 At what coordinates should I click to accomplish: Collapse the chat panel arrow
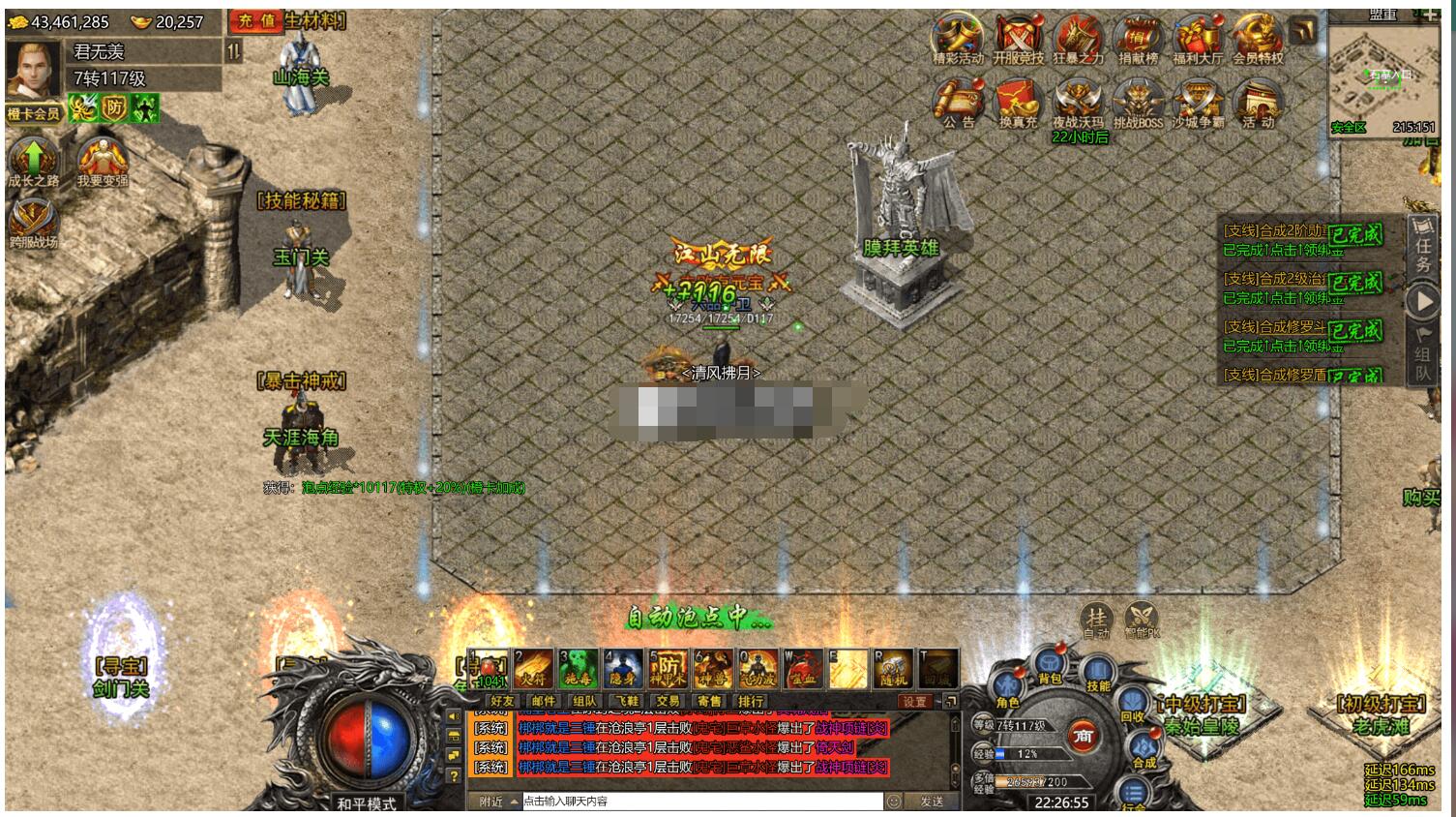[950, 700]
